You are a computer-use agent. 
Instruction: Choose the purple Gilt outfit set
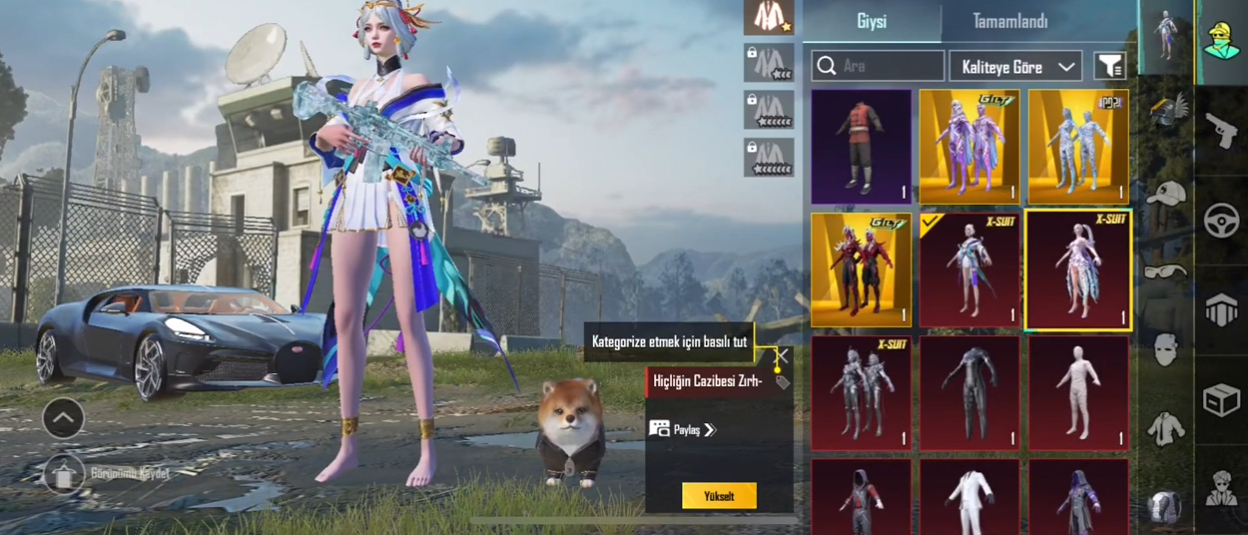point(969,146)
